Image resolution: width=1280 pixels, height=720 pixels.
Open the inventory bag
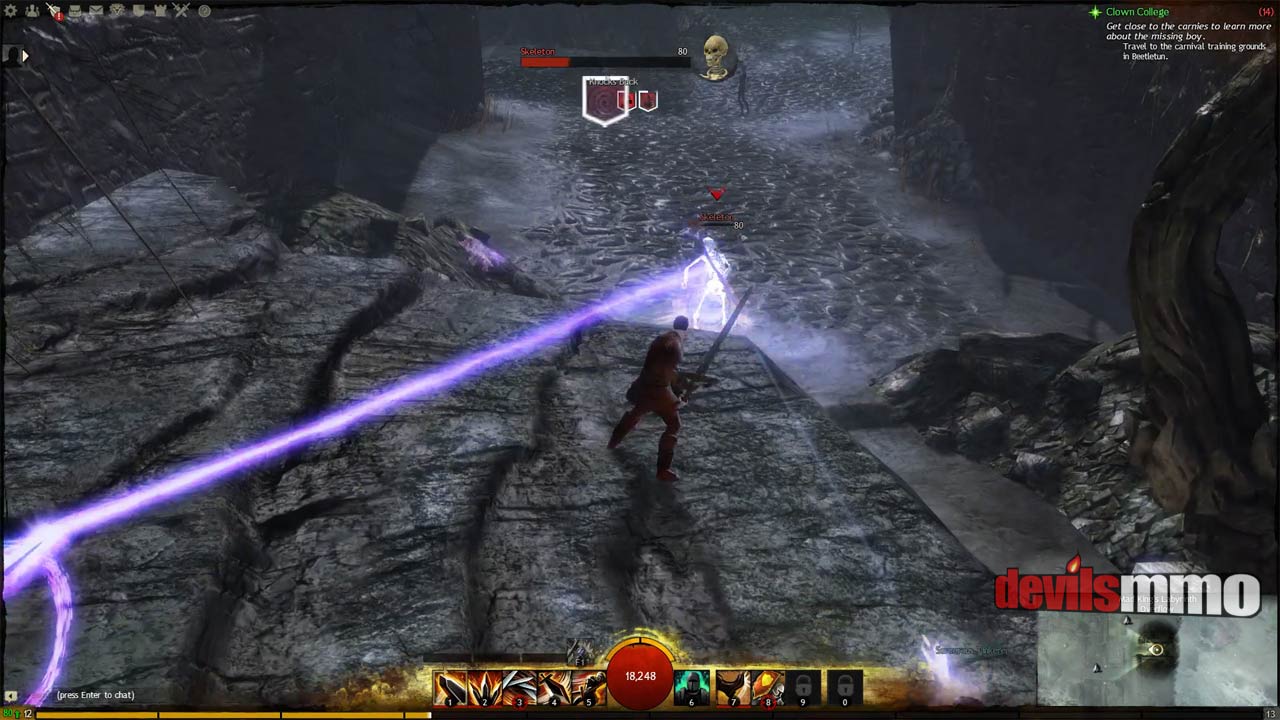(x=75, y=11)
